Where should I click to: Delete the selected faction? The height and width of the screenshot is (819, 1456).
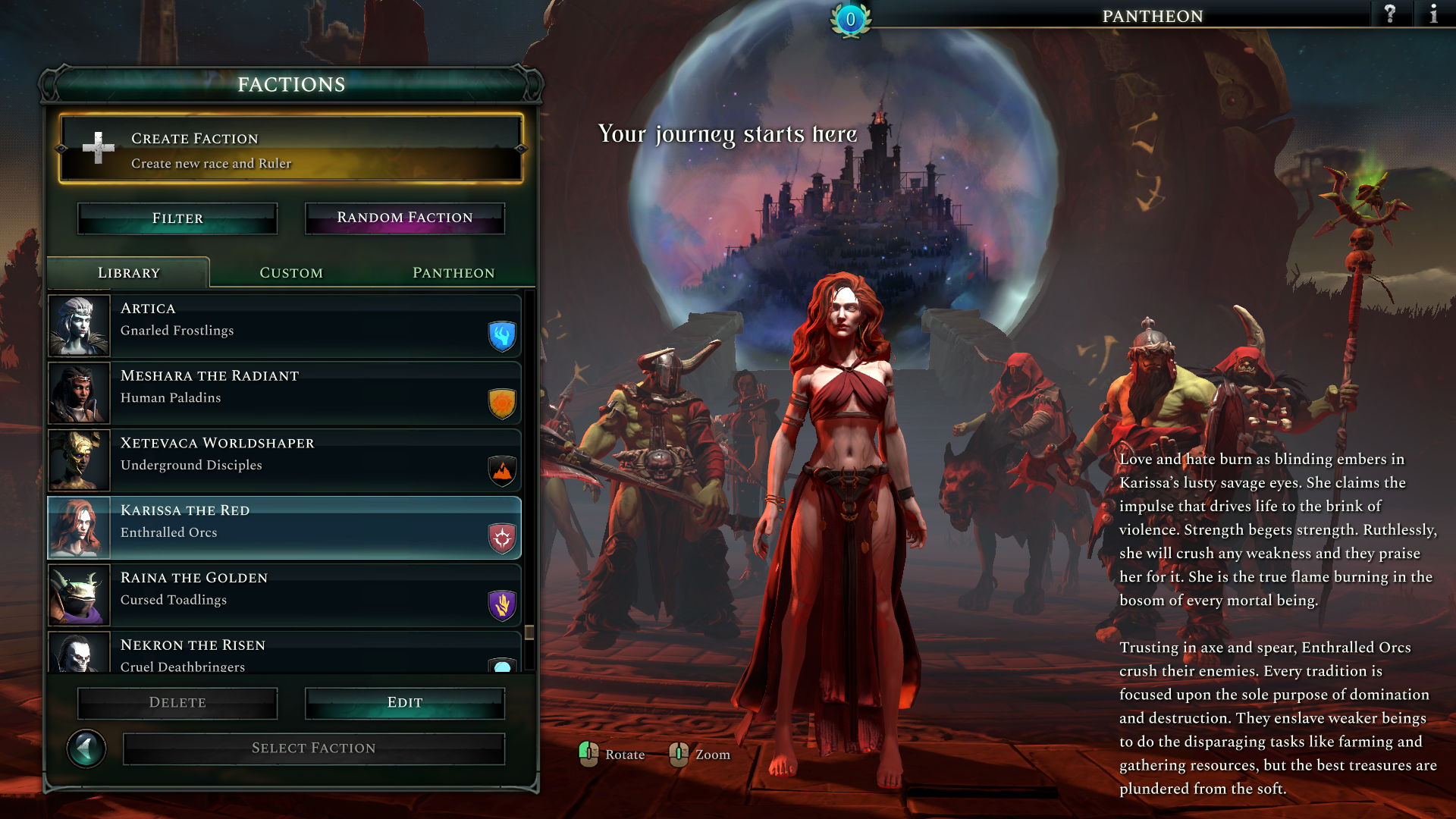pos(177,703)
